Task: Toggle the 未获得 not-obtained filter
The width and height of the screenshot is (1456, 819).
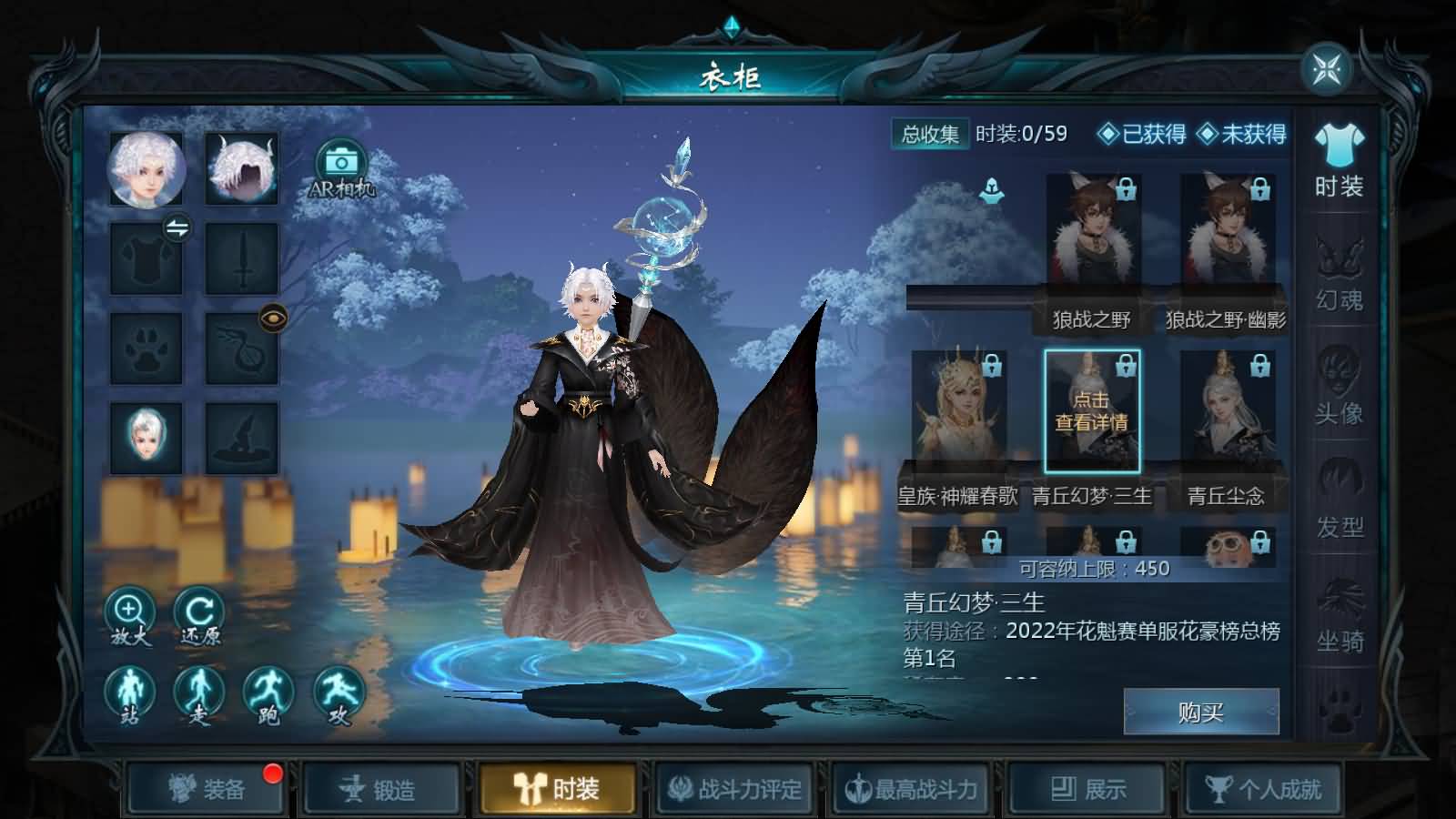Action: pyautogui.click(x=1242, y=135)
